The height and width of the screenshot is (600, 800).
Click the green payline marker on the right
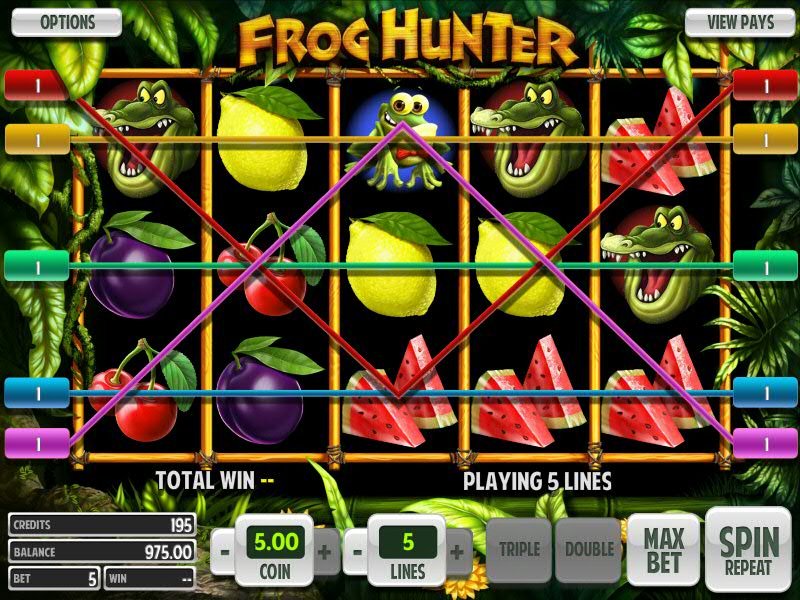[x=765, y=265]
